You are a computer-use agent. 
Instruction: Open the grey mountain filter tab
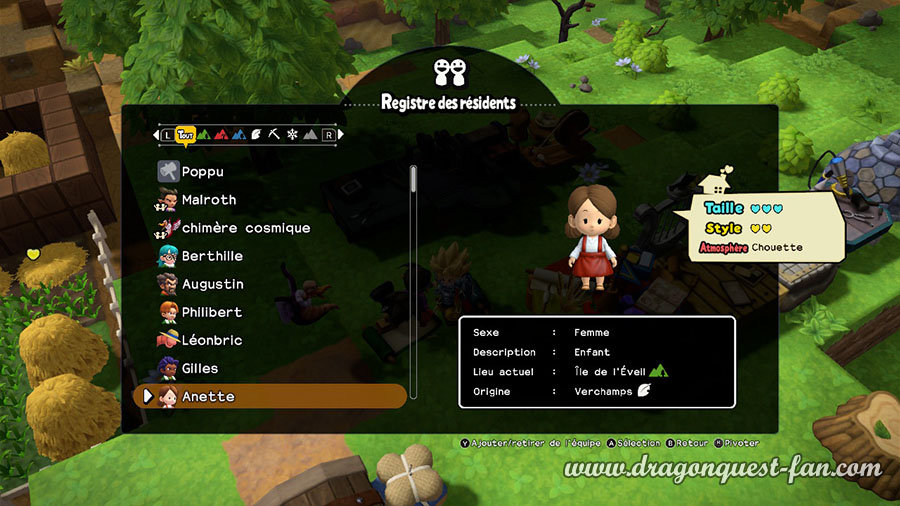[x=309, y=134]
